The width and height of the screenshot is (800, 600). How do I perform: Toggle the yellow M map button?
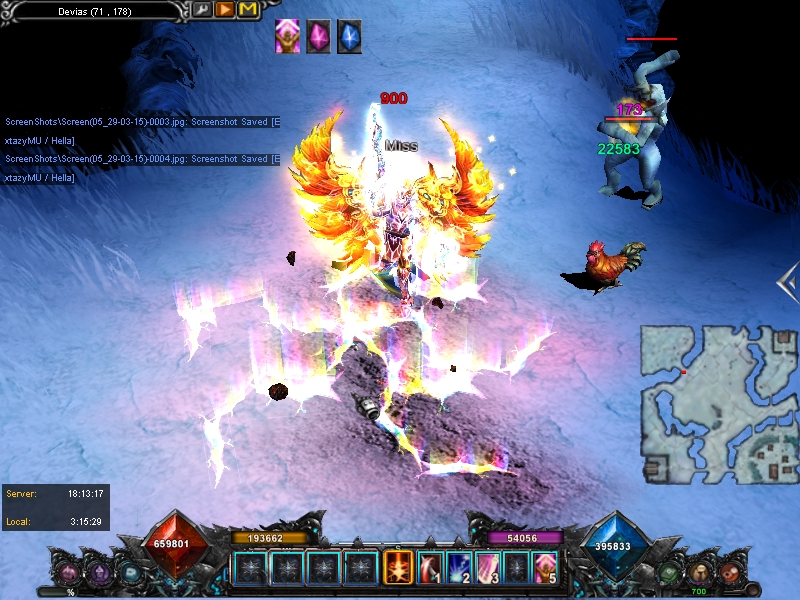coord(247,10)
